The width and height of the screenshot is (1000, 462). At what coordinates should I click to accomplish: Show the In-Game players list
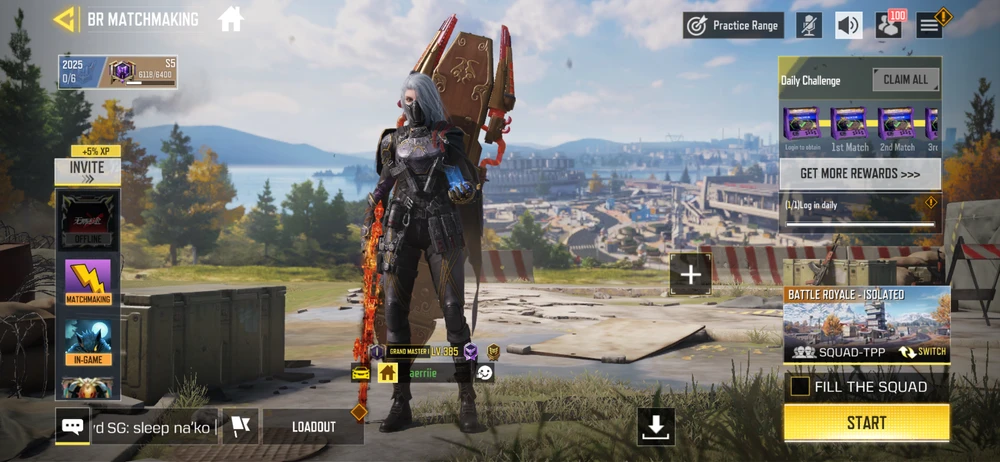click(88, 341)
